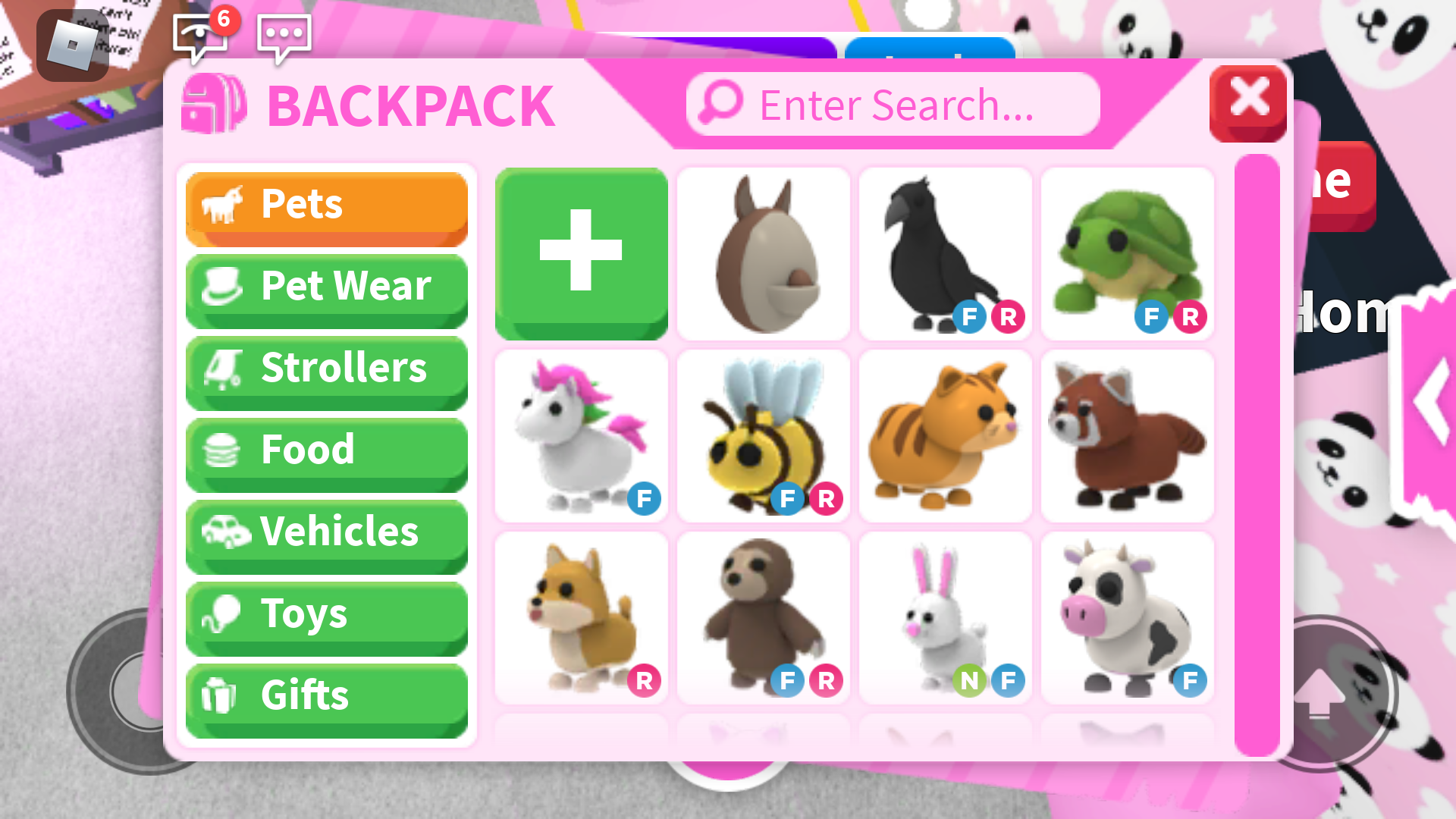Open the Food category
This screenshot has height=819, width=1456.
(326, 449)
